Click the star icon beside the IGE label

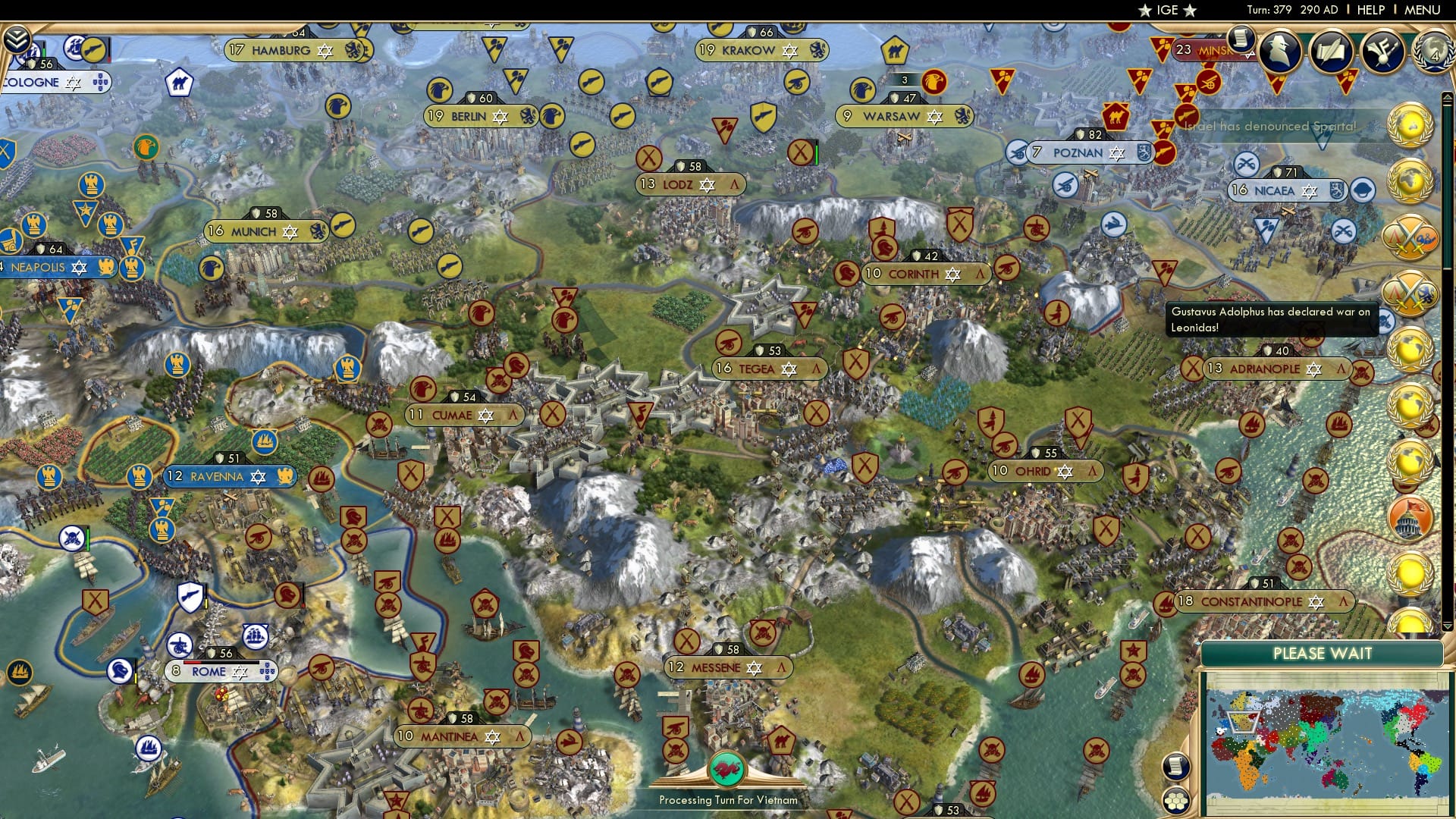click(1144, 11)
